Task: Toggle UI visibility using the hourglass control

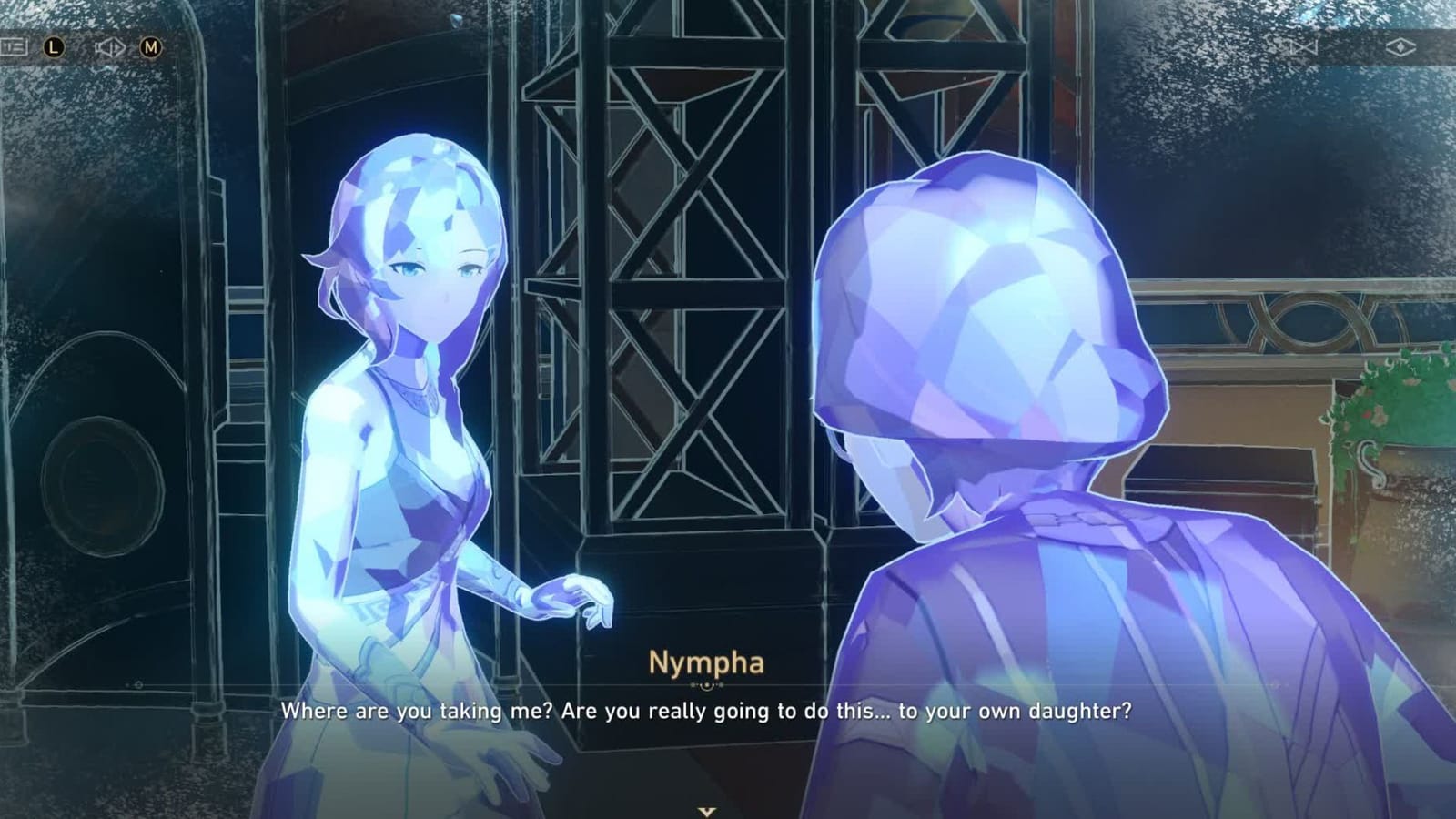Action: (1305, 45)
